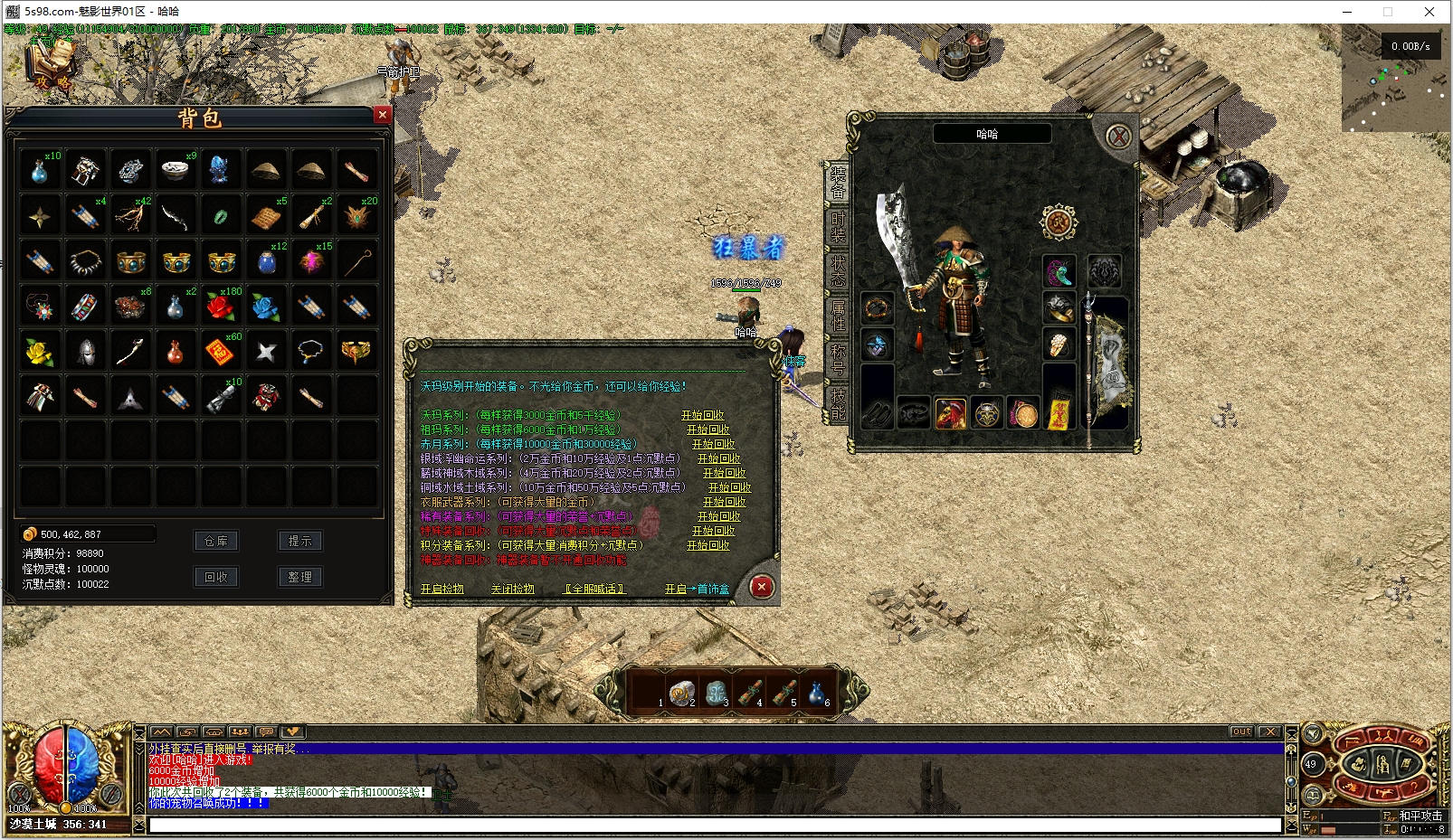Open the 仓库 warehouse from the backpack
Viewport: 1453px width, 840px height.
click(x=216, y=541)
